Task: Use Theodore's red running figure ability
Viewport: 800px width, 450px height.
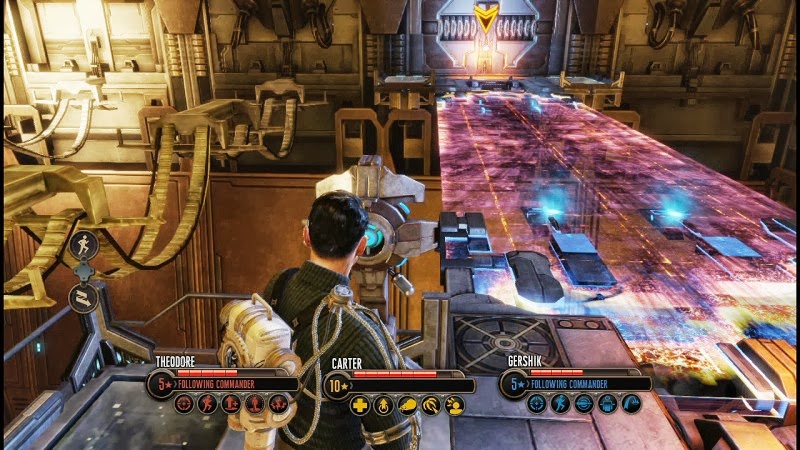Action: coord(206,404)
